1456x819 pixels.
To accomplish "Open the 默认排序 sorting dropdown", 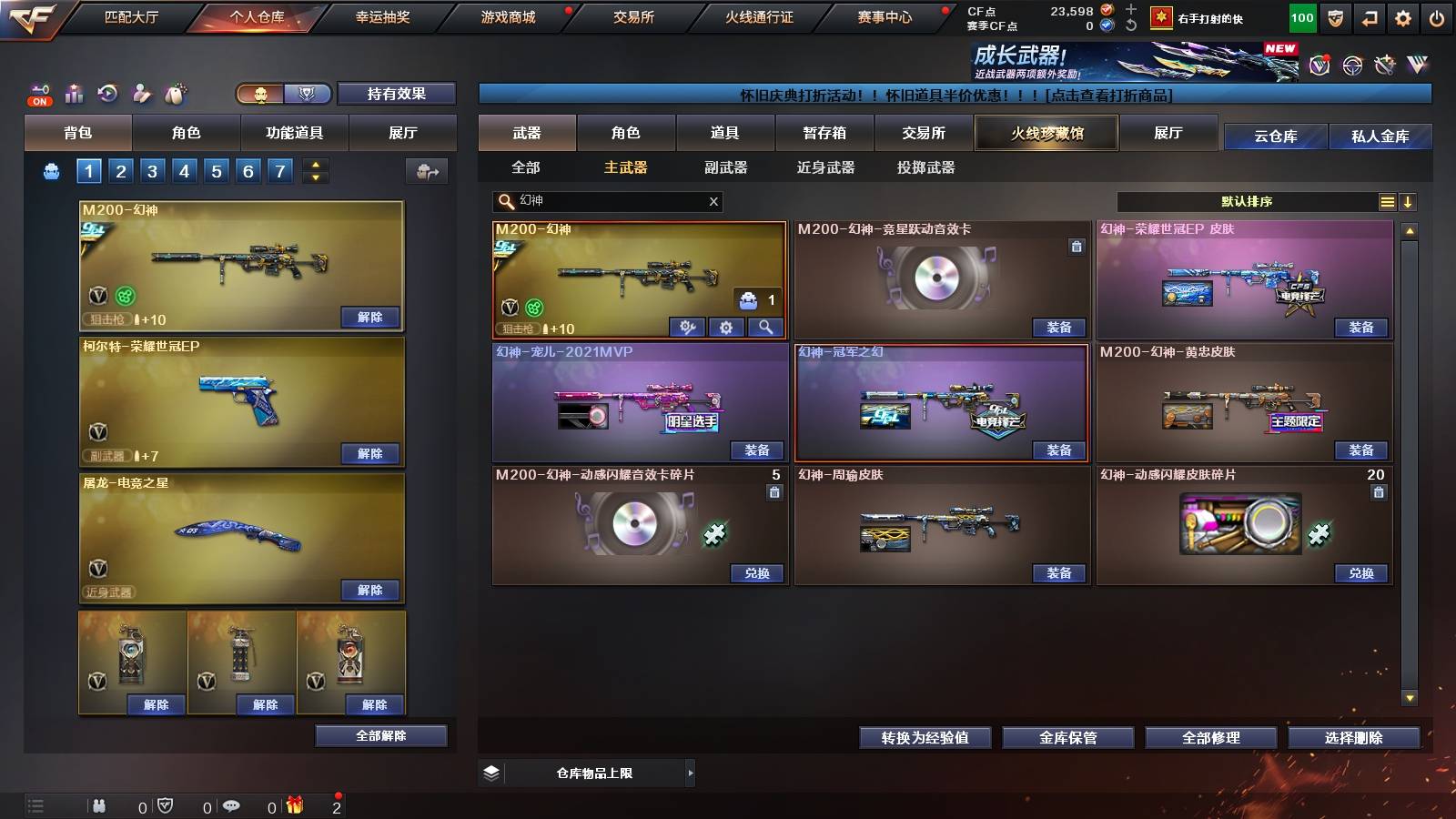I will point(1247,201).
